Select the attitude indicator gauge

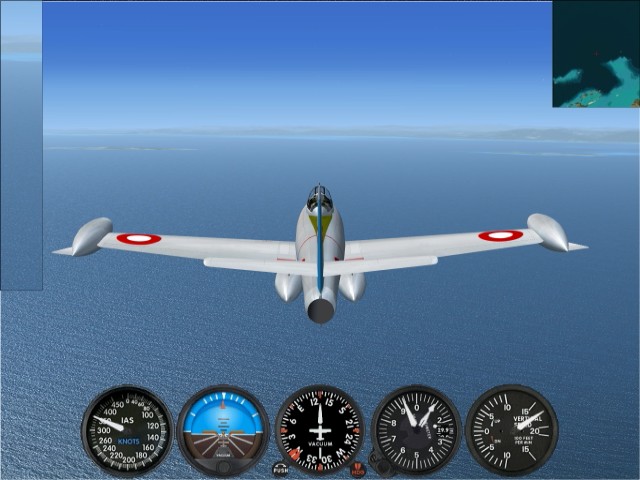click(223, 430)
